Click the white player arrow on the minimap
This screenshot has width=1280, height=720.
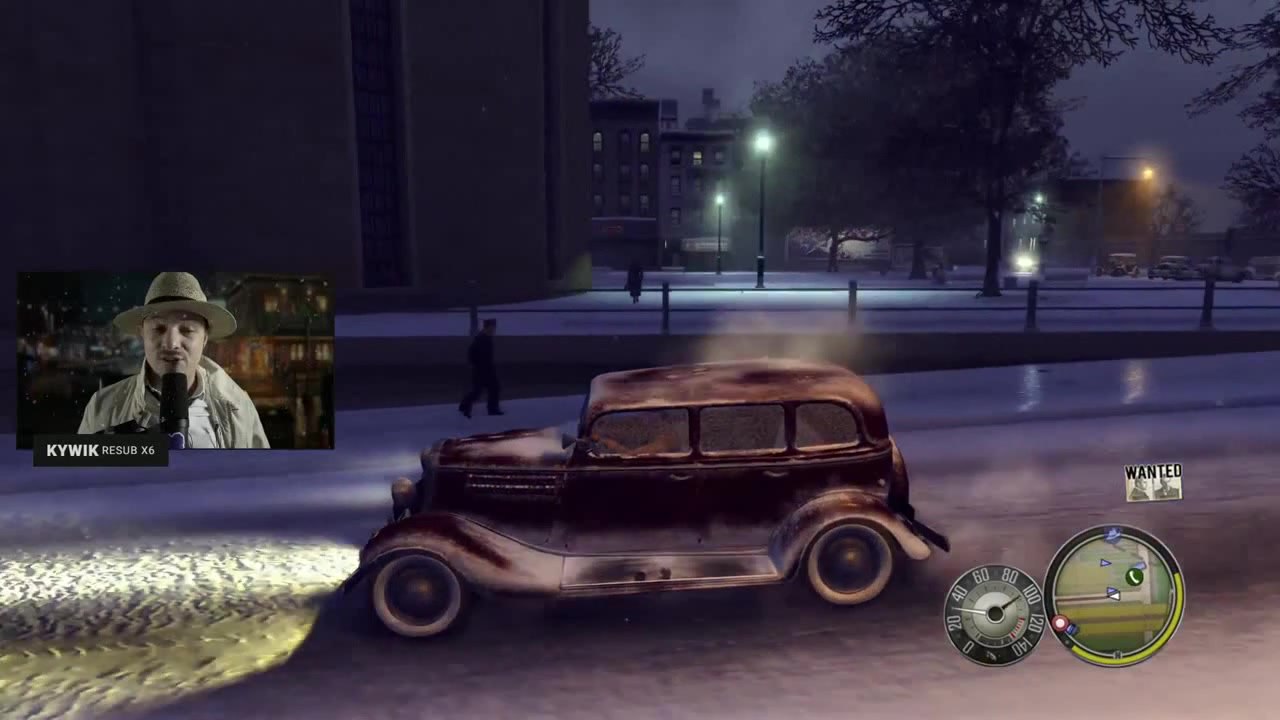tap(1113, 594)
